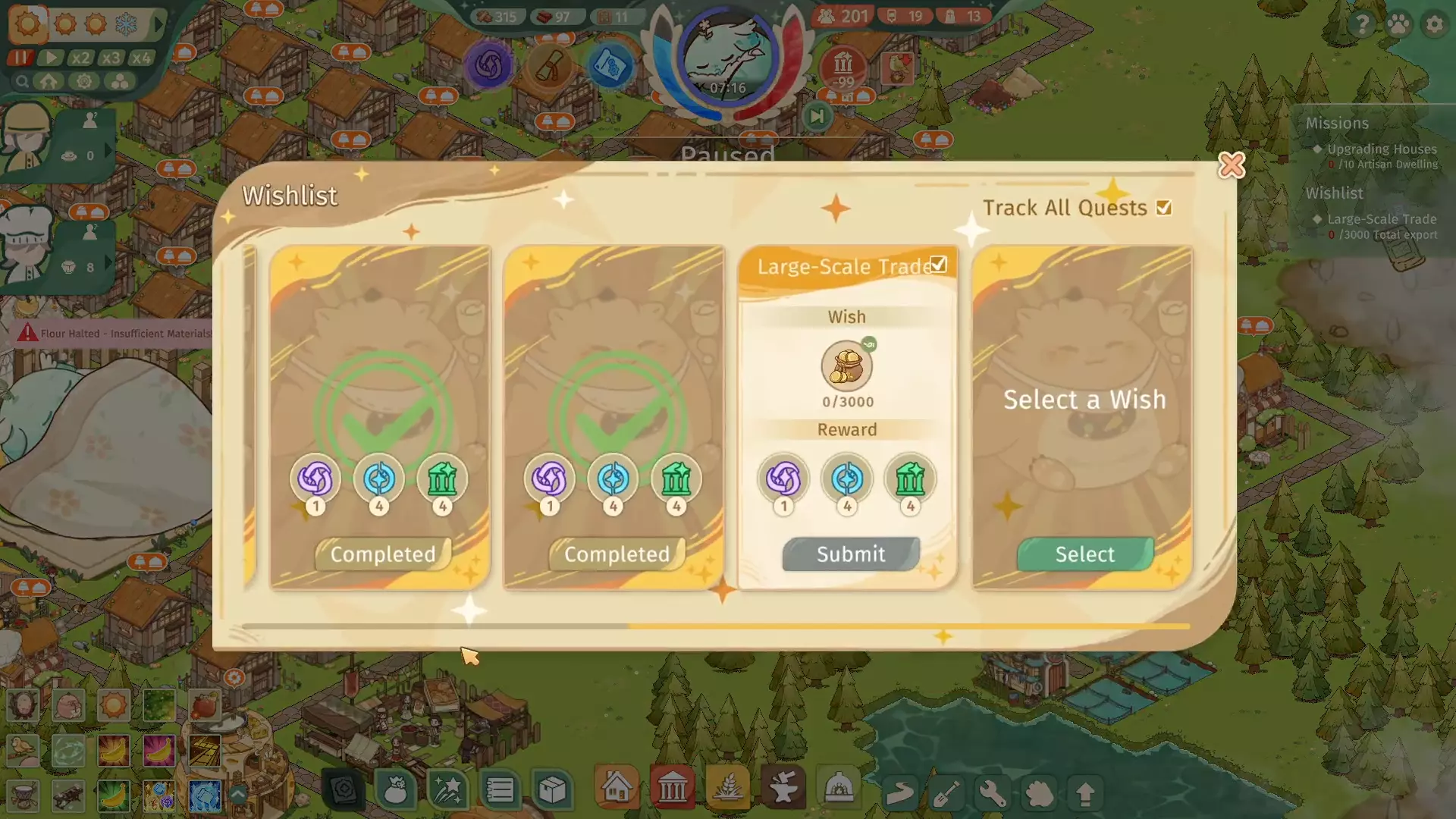Open the anvil production category

click(783, 789)
